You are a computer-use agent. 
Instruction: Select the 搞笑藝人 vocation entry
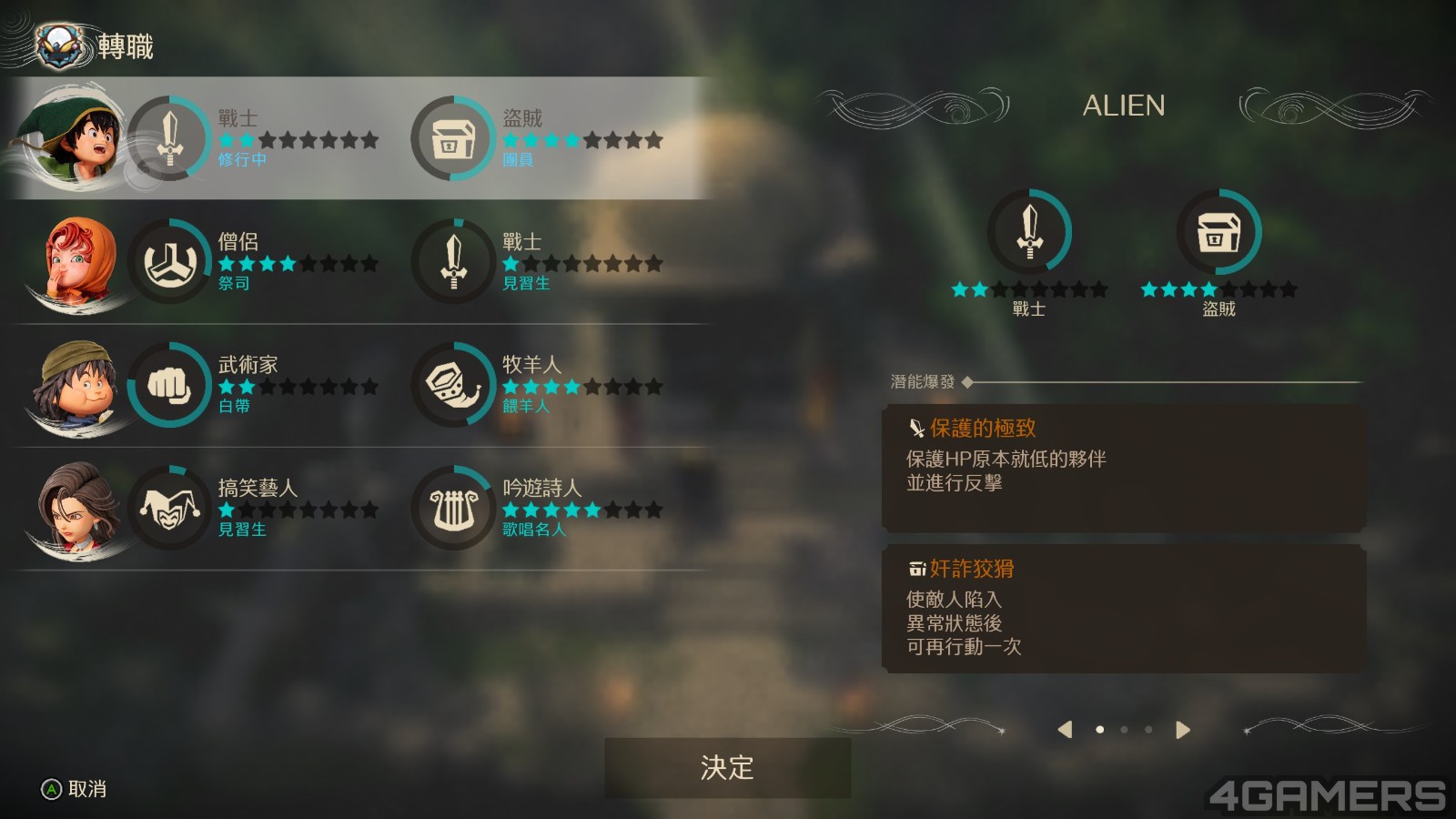tap(255, 508)
